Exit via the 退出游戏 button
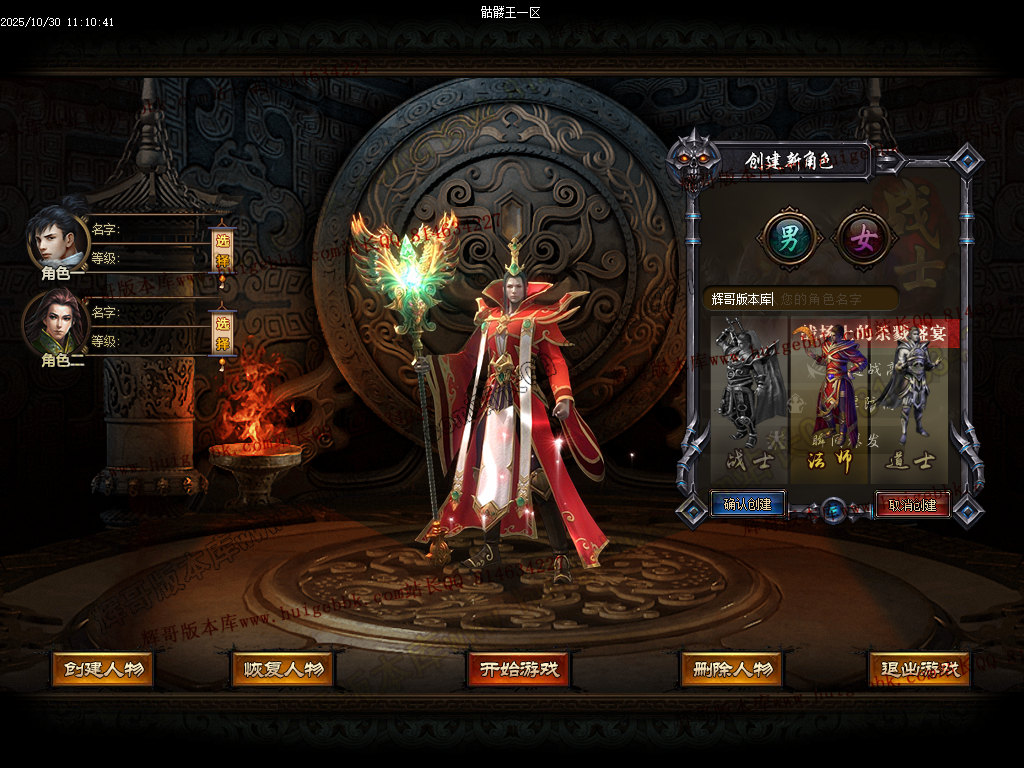 point(920,669)
